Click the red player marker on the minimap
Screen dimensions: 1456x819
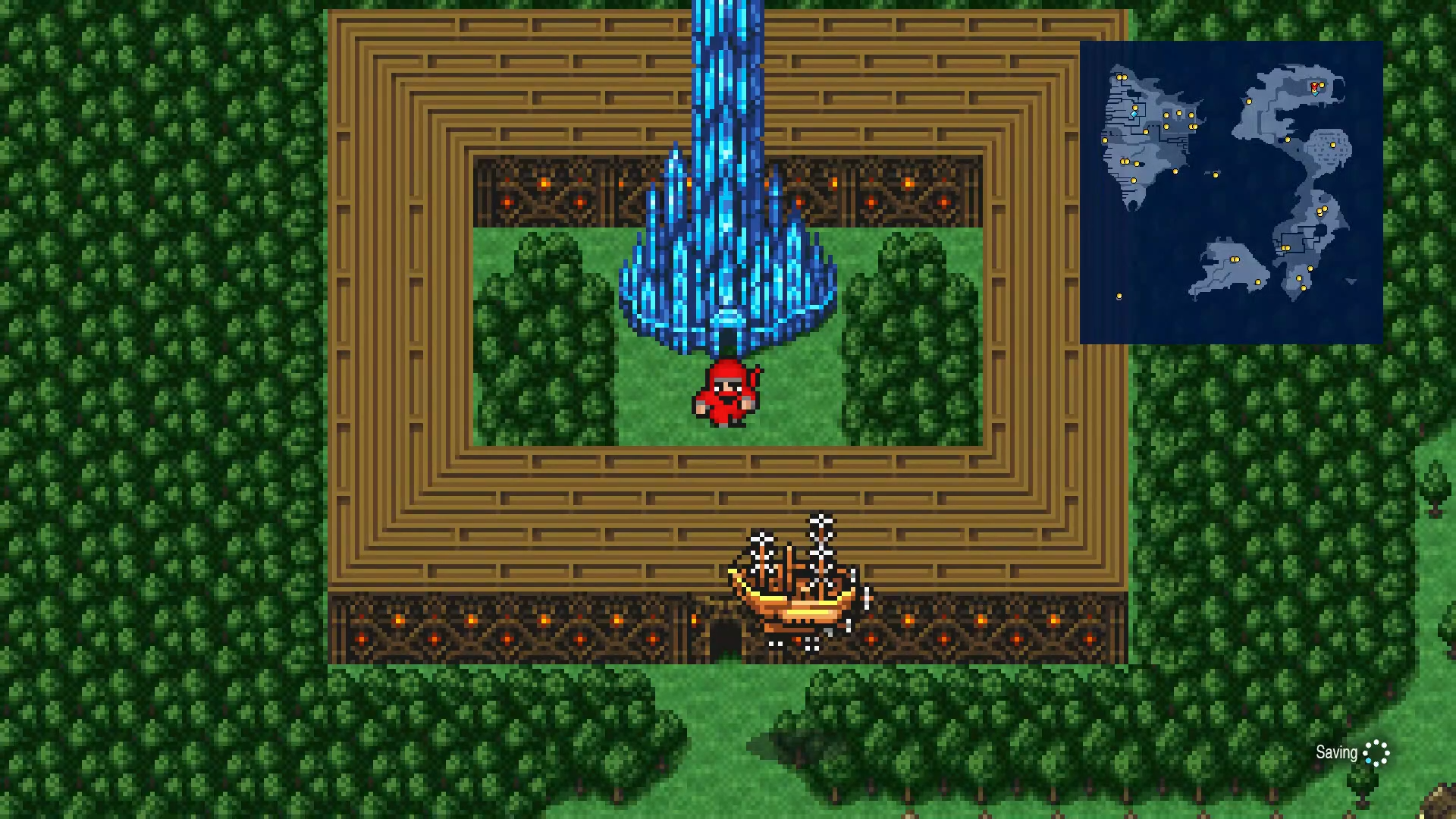pyautogui.click(x=1313, y=85)
